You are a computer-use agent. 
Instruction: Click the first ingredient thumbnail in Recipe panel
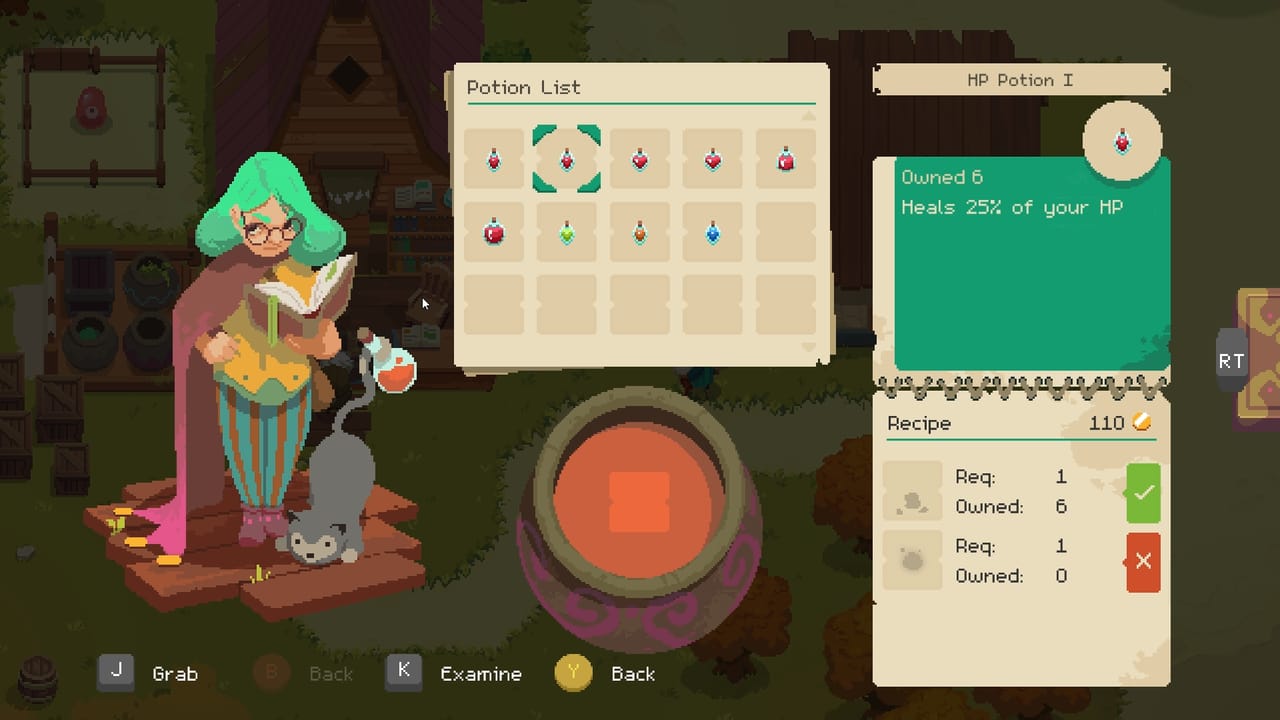pyautogui.click(x=912, y=492)
